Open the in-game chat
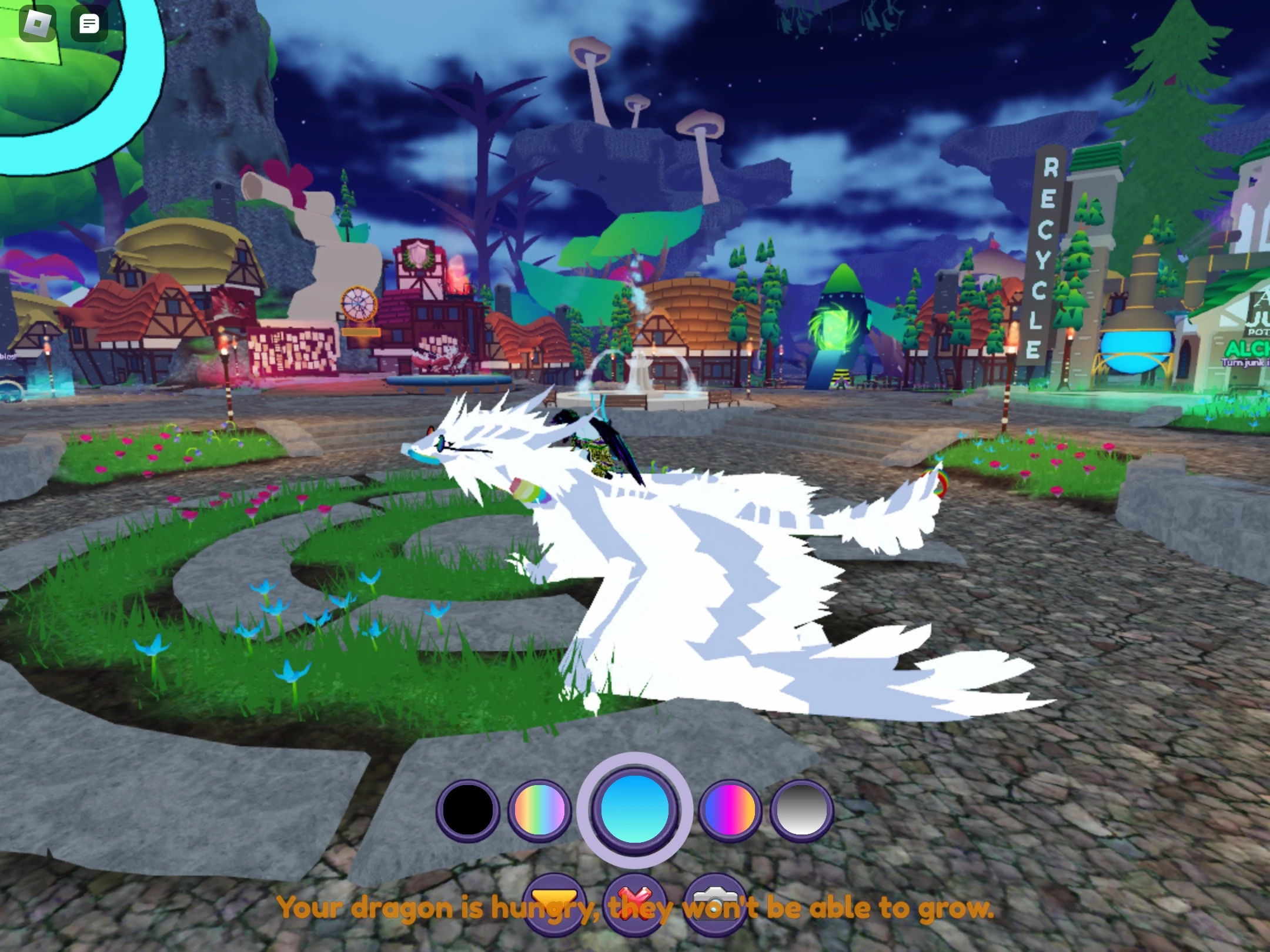The width and height of the screenshot is (1270, 952). (x=88, y=22)
